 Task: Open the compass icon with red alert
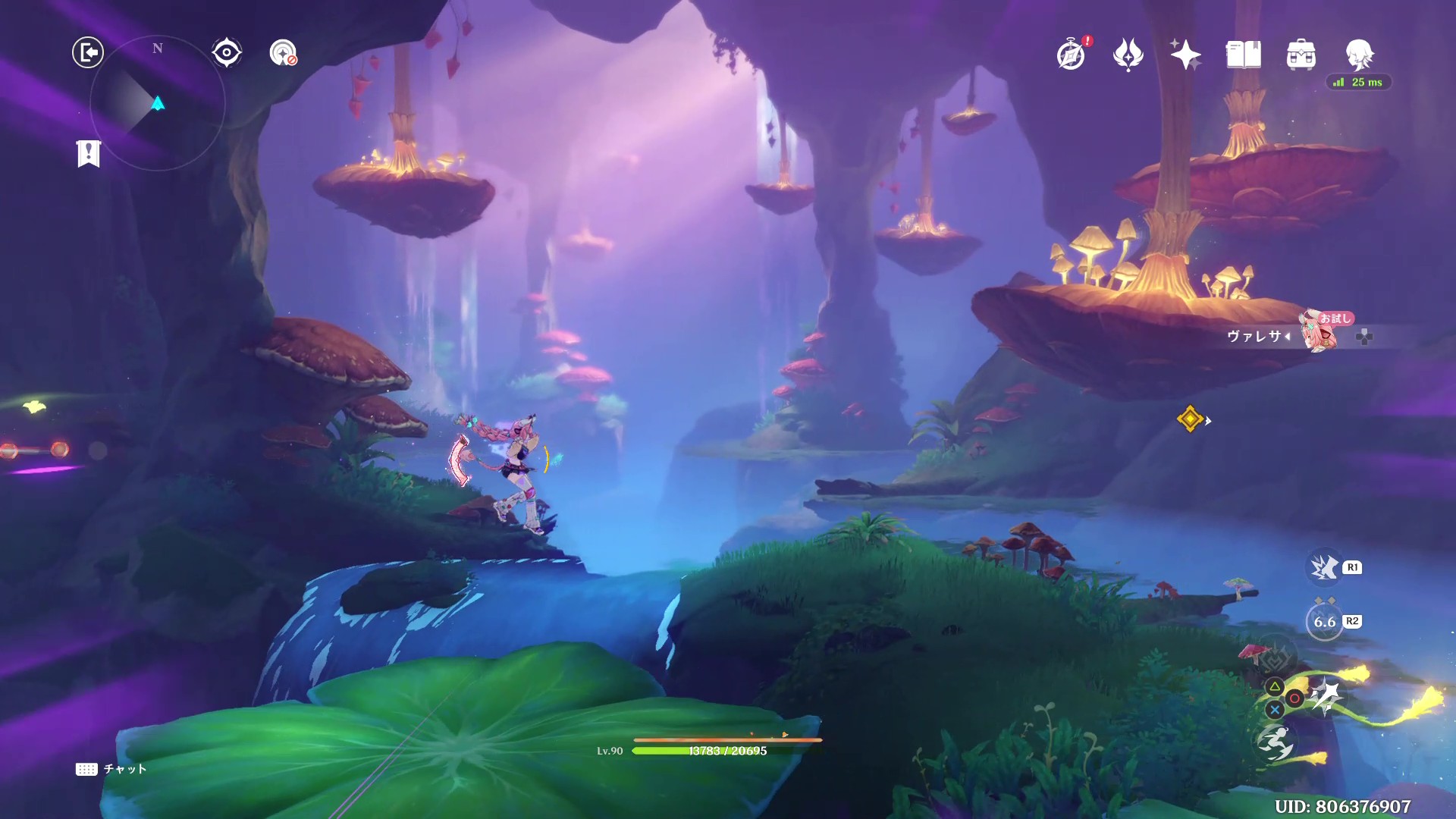[x=1072, y=55]
